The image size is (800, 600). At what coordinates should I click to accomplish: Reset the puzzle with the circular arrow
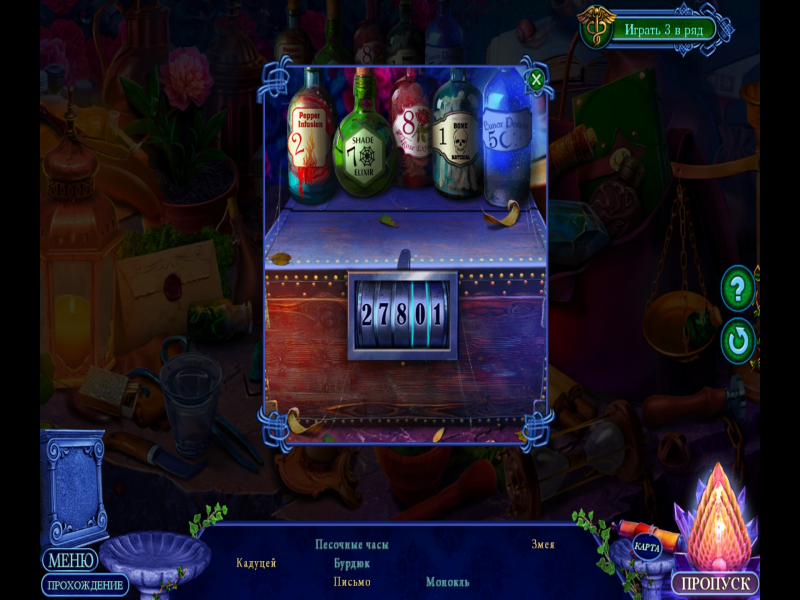pos(738,341)
